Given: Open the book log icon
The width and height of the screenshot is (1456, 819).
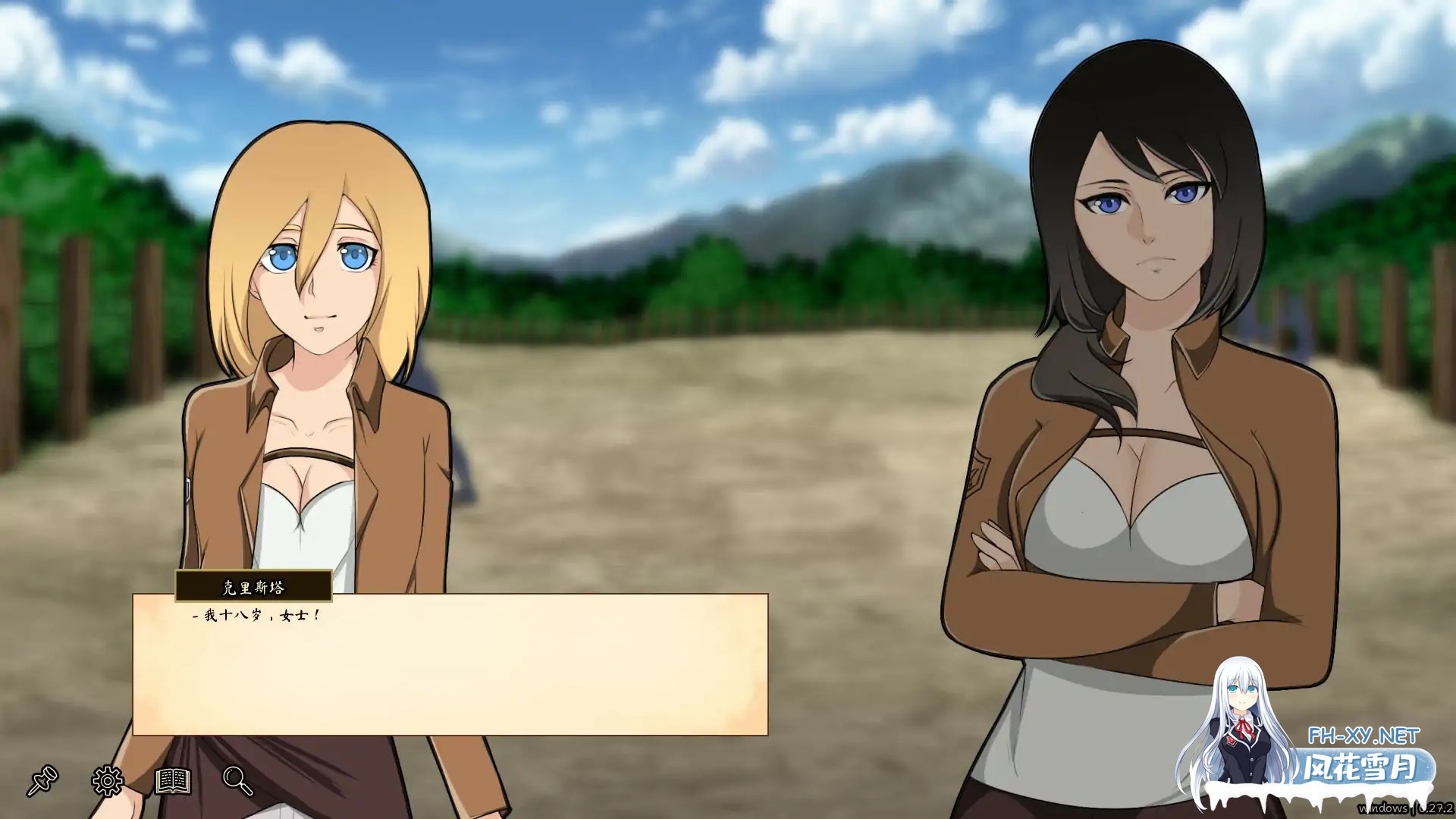Looking at the screenshot, I should tap(173, 780).
